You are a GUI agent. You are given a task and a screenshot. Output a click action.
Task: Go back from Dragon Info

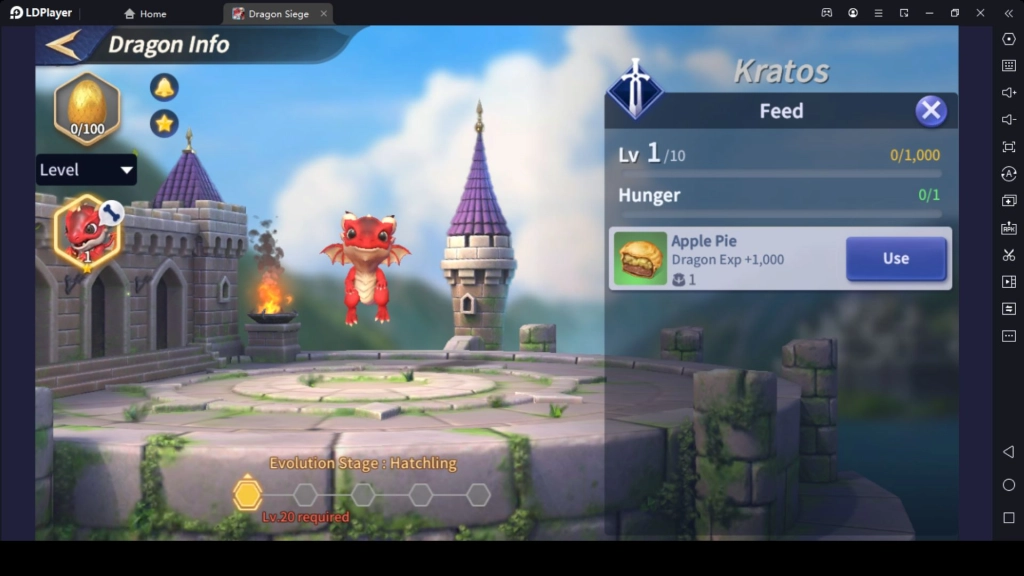pyautogui.click(x=63, y=45)
